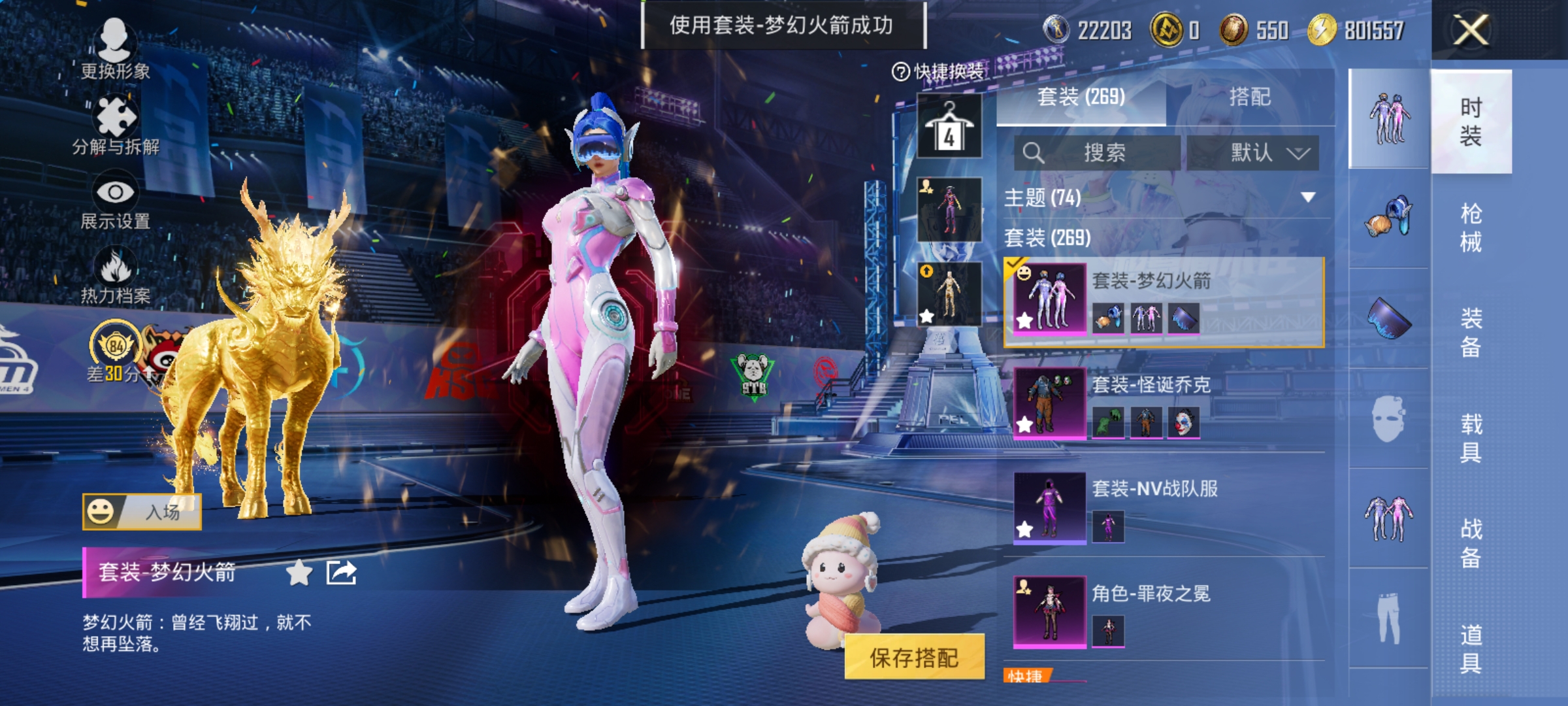Viewport: 1568px width, 706px height.
Task: Open the hanger icon showing 4 outfits
Action: (951, 124)
